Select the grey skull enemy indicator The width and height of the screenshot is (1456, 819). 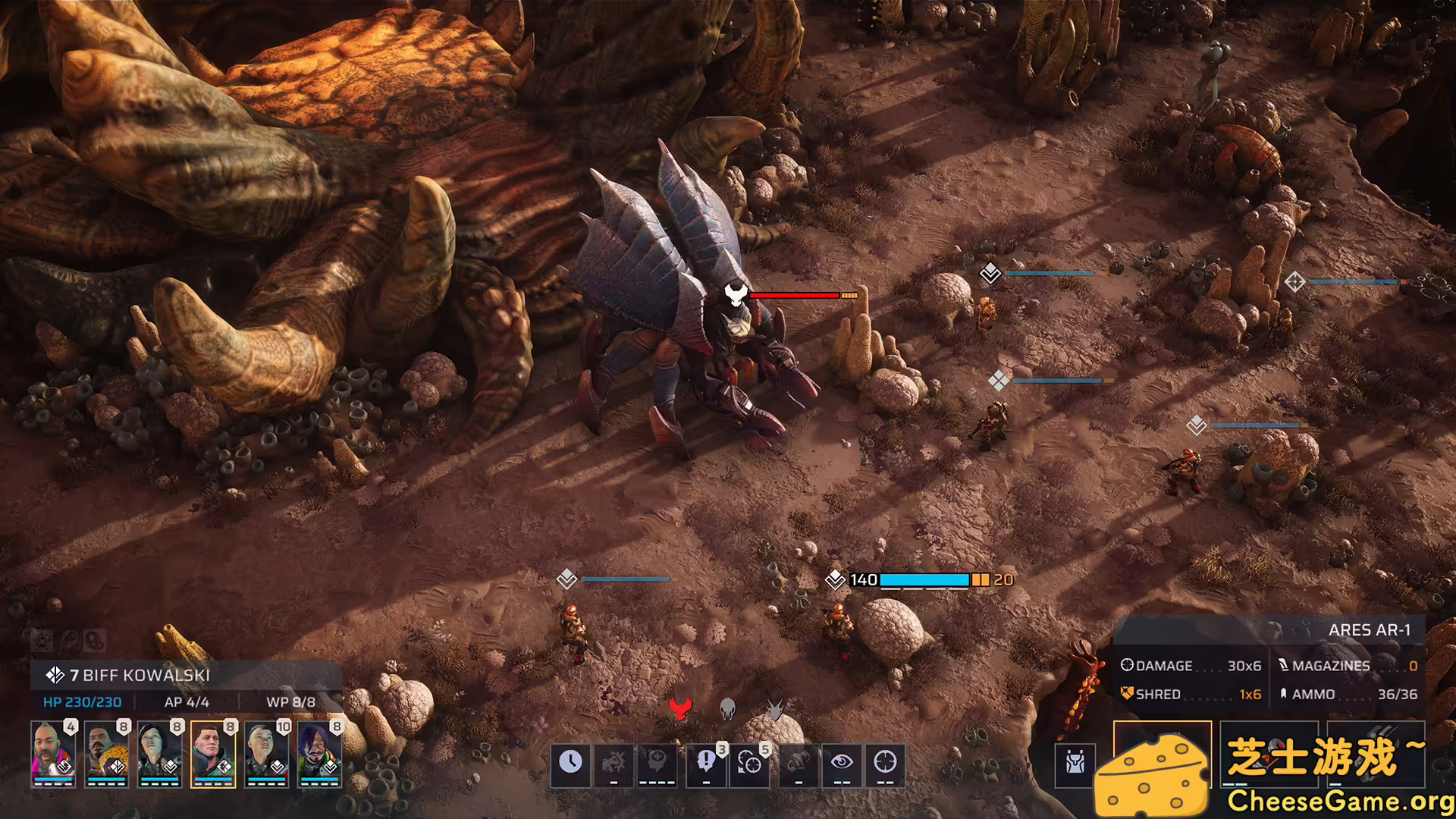pos(727,708)
